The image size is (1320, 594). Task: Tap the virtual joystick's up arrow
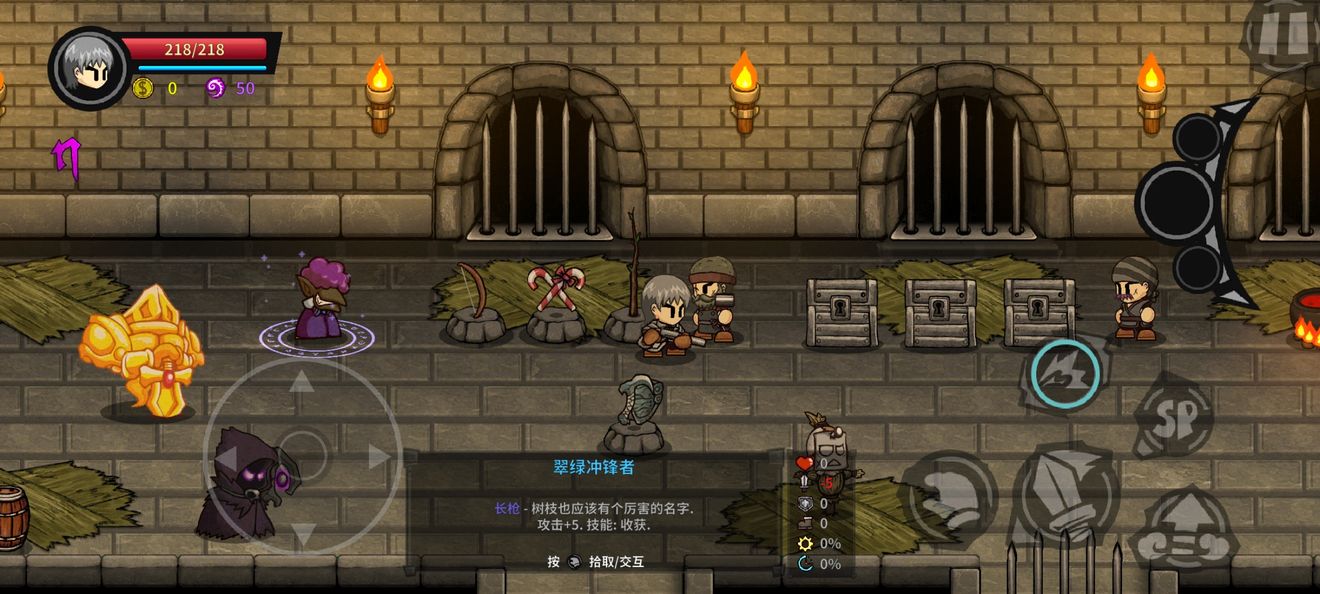301,379
